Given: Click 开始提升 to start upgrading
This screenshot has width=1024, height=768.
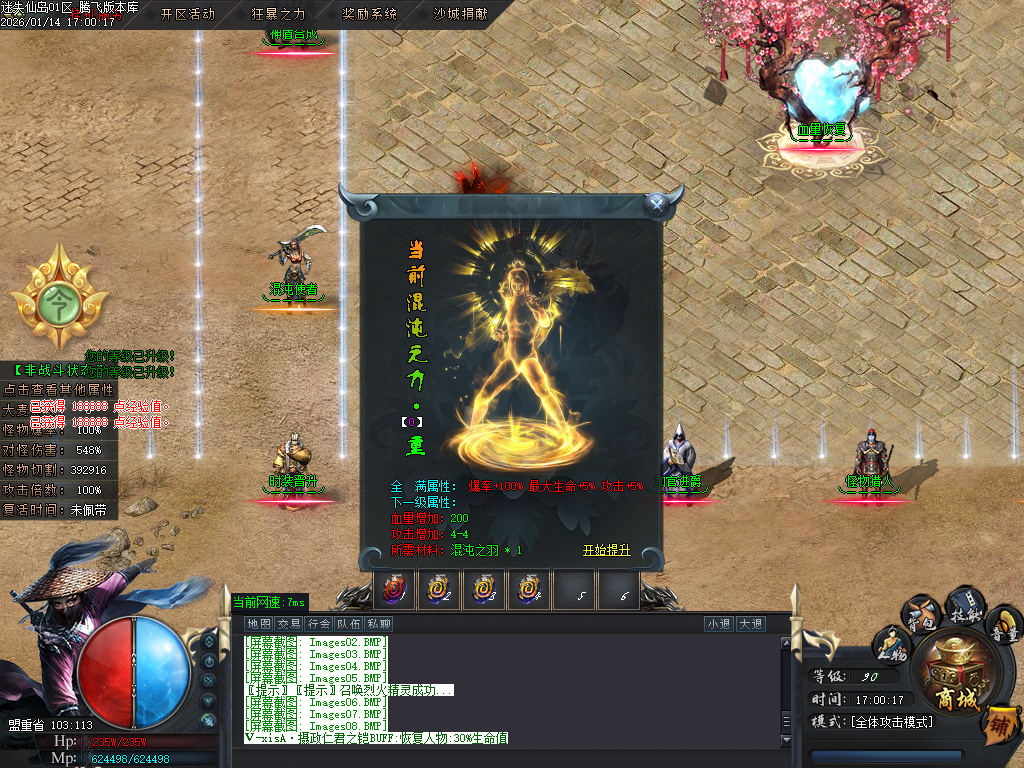Looking at the screenshot, I should pos(607,550).
